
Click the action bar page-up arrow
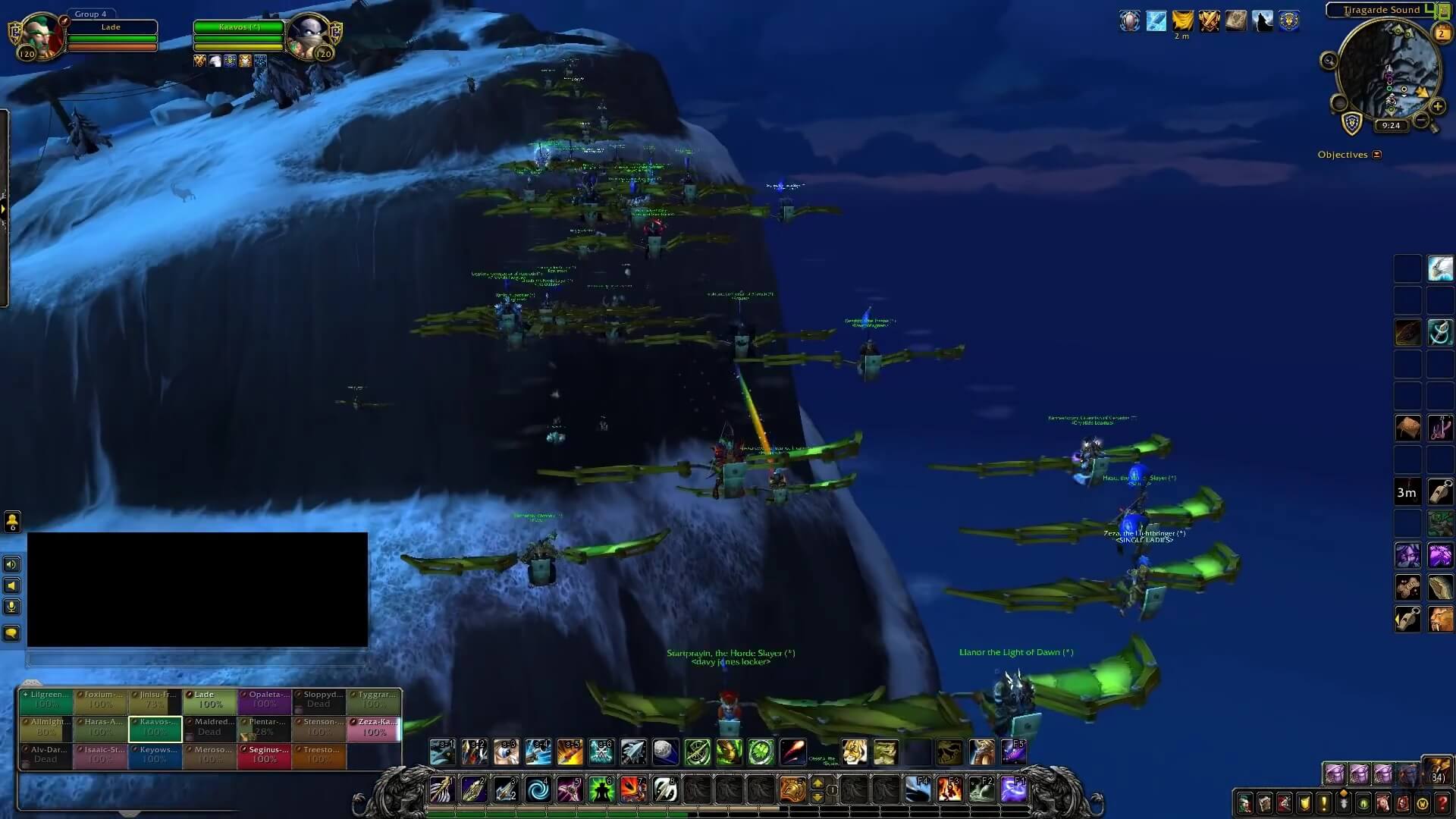pos(817,783)
